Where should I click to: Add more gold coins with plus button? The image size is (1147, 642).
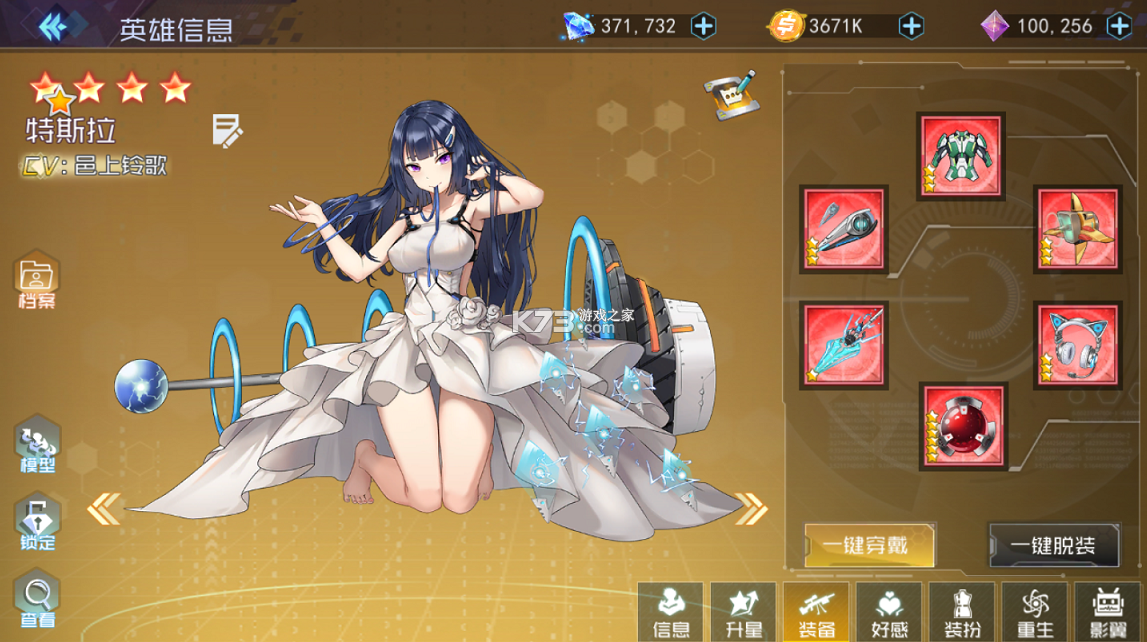(x=911, y=26)
